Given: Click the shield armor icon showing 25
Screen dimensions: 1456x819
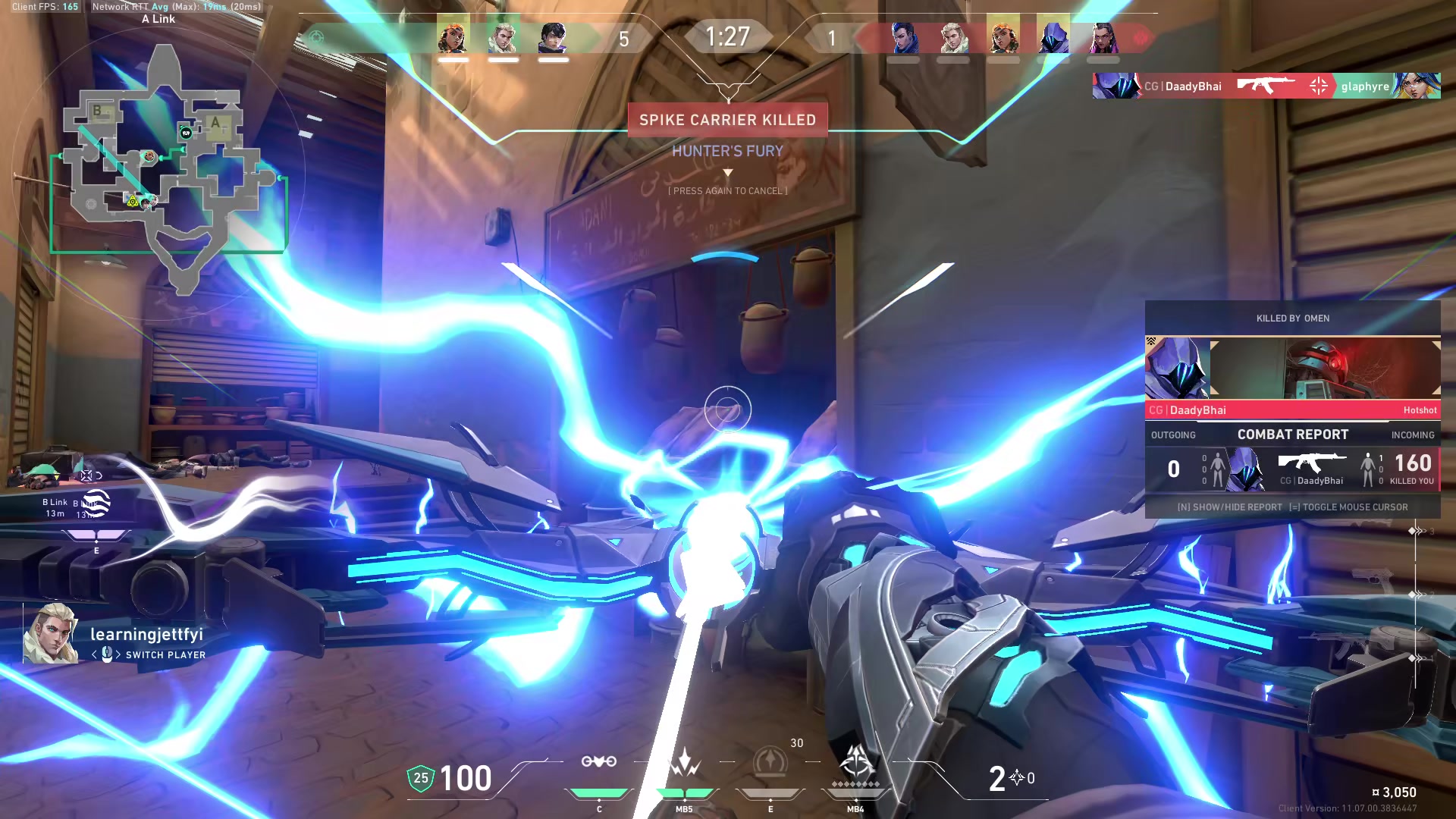Looking at the screenshot, I should pos(421,779).
